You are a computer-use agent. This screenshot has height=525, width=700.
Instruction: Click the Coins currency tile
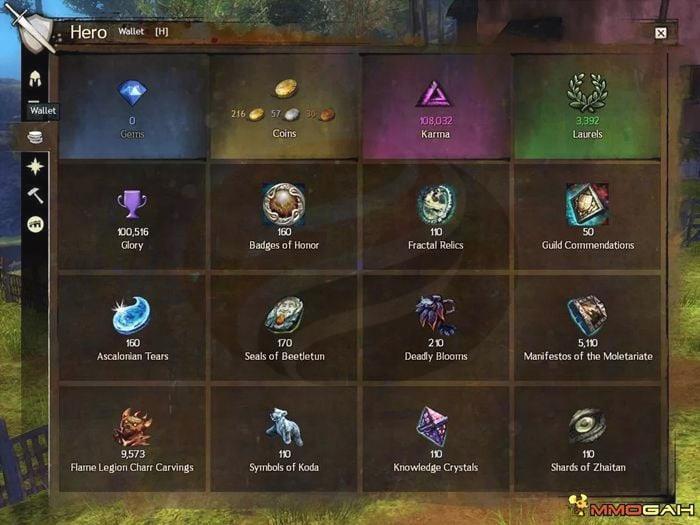(x=285, y=106)
